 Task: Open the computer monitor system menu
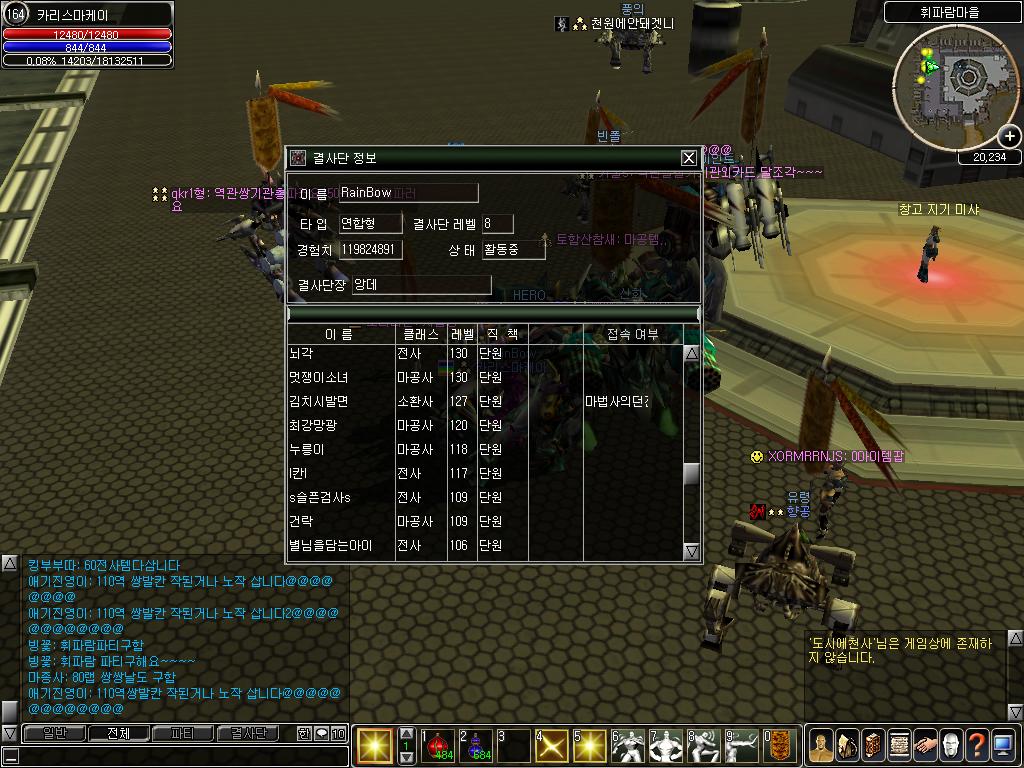click(x=1003, y=745)
